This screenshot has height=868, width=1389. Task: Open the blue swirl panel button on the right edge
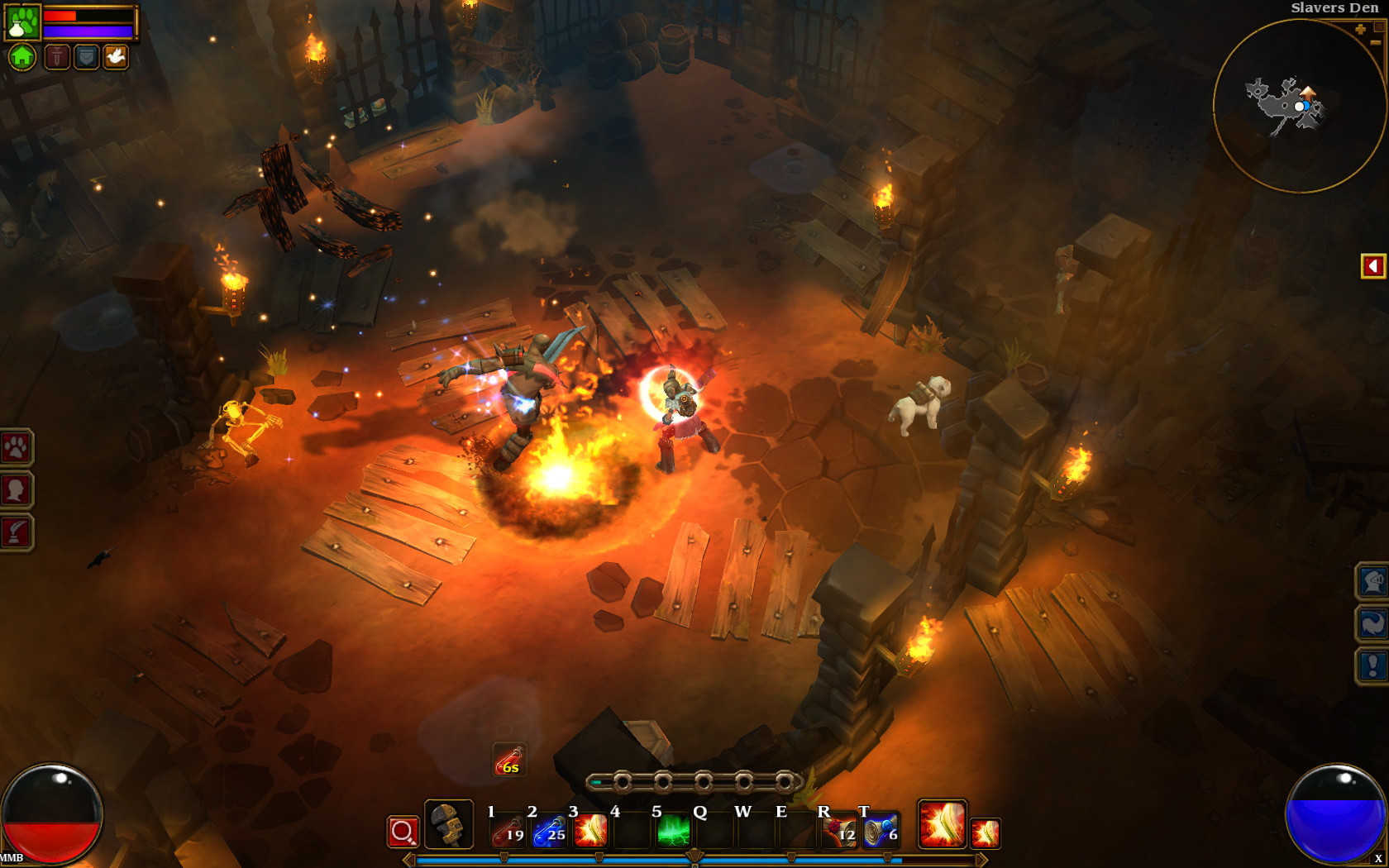1372,623
